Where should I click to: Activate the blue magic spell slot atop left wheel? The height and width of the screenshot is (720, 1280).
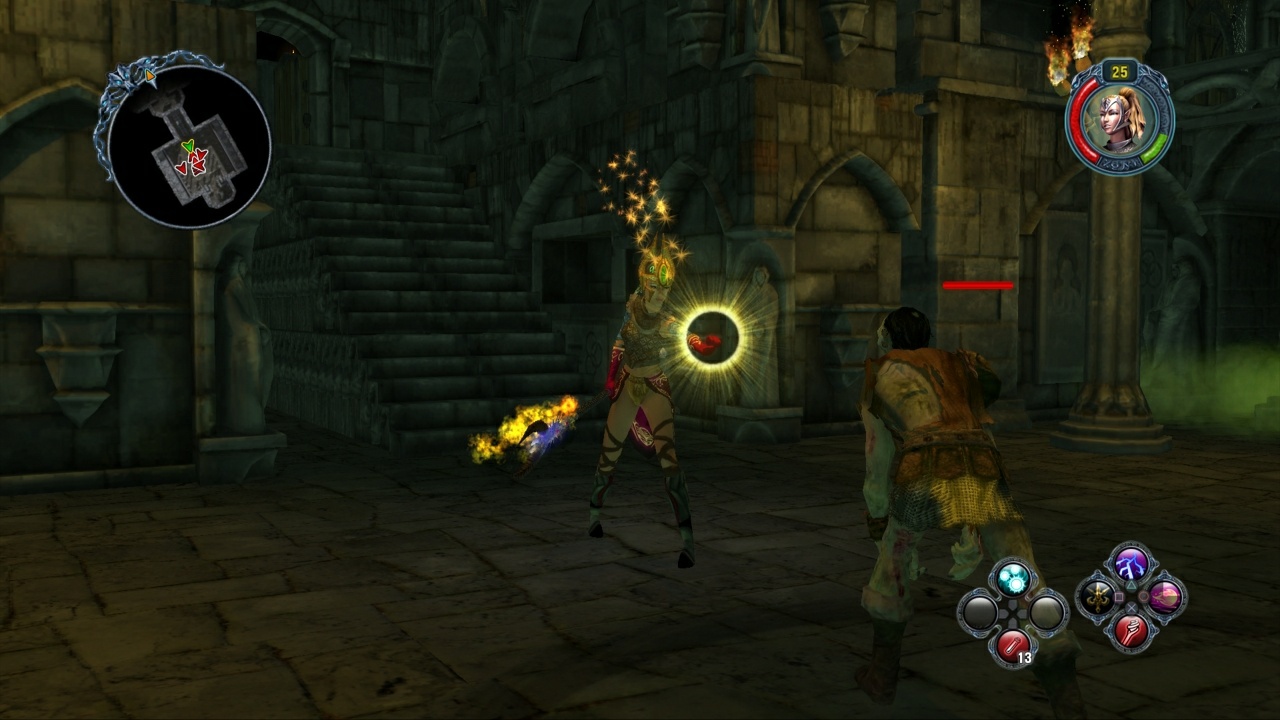[x=1012, y=580]
